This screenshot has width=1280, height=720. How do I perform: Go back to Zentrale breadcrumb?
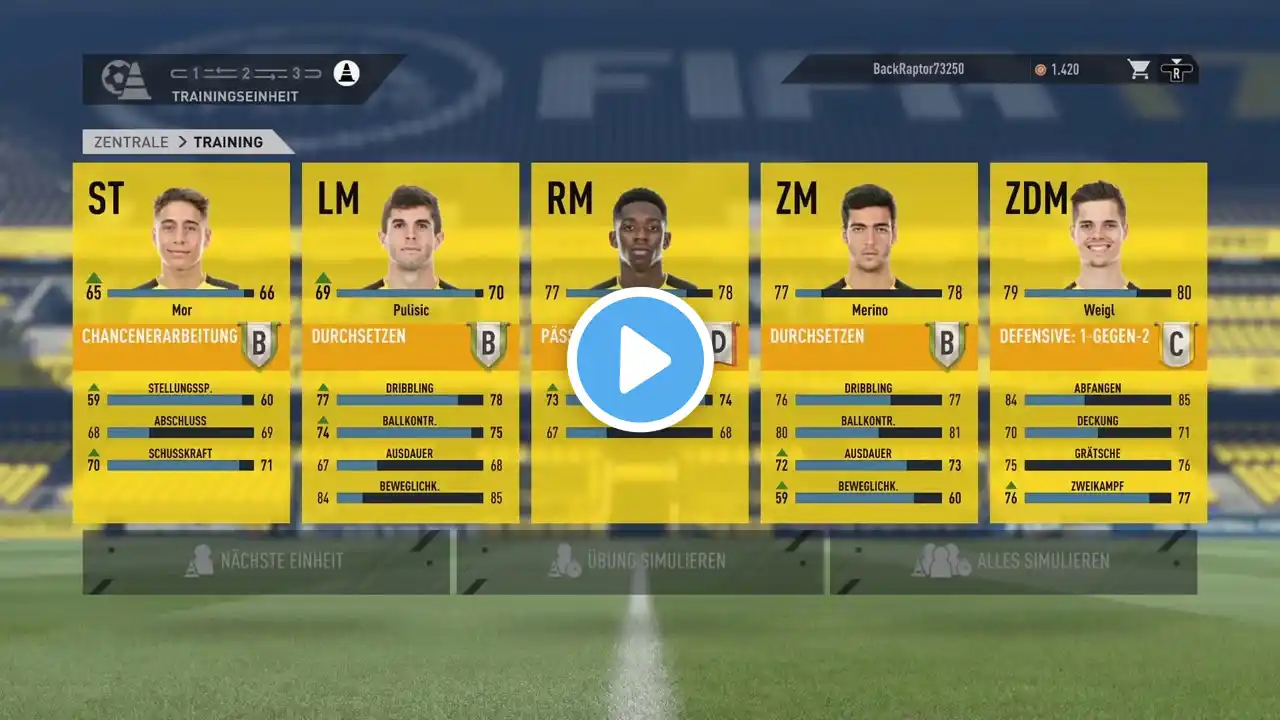click(131, 142)
